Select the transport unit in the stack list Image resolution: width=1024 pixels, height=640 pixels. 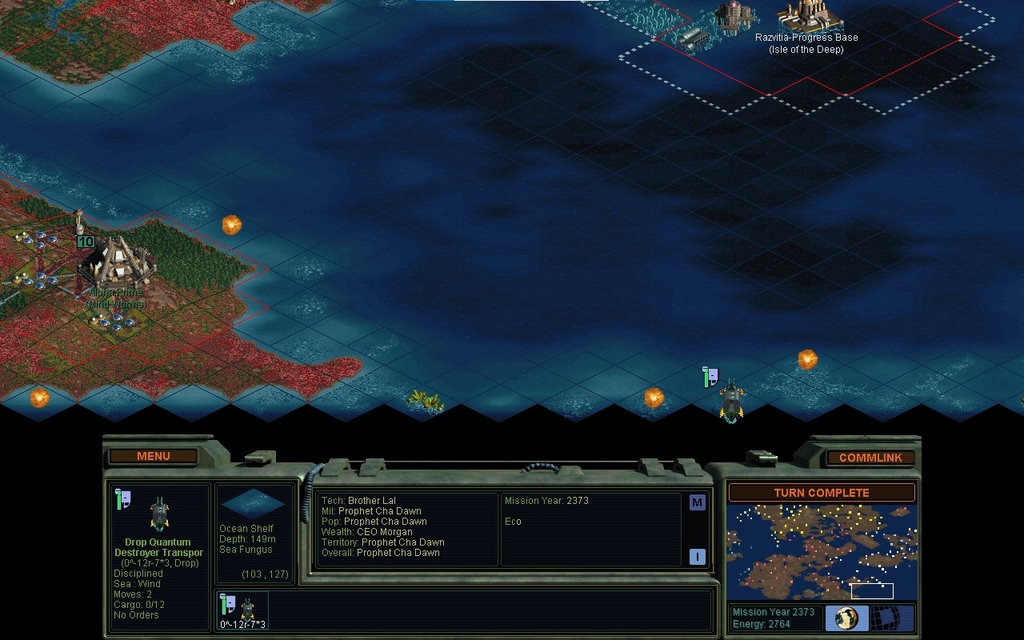[245, 607]
